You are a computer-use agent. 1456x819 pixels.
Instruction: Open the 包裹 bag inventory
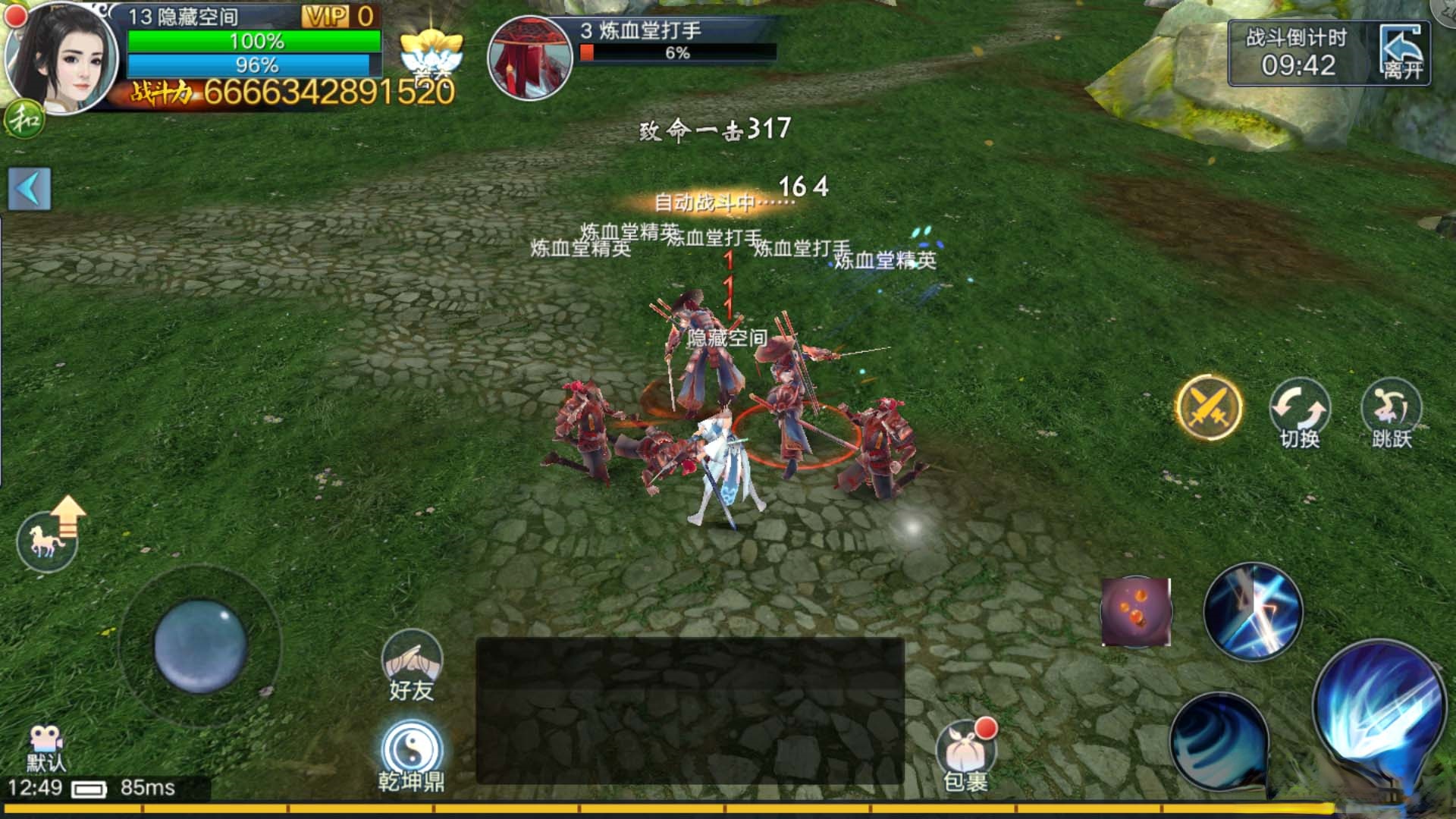(965, 755)
